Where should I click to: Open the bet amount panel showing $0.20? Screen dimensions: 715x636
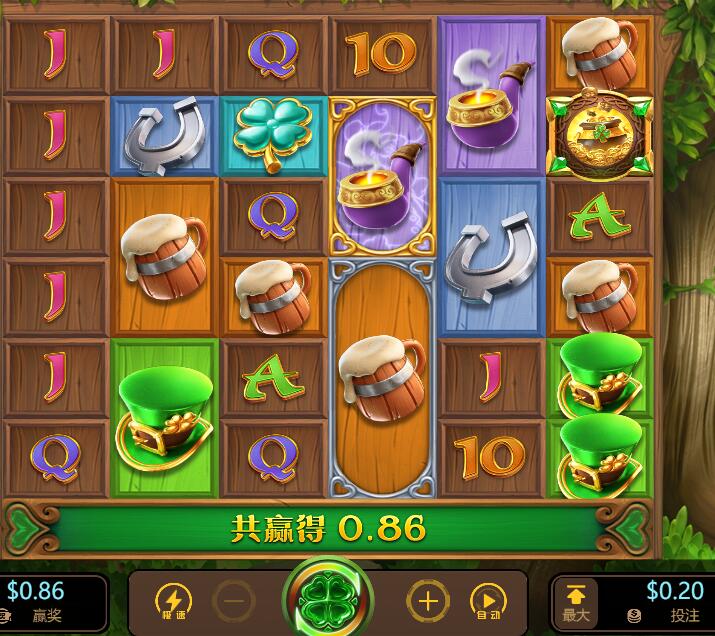point(660,601)
